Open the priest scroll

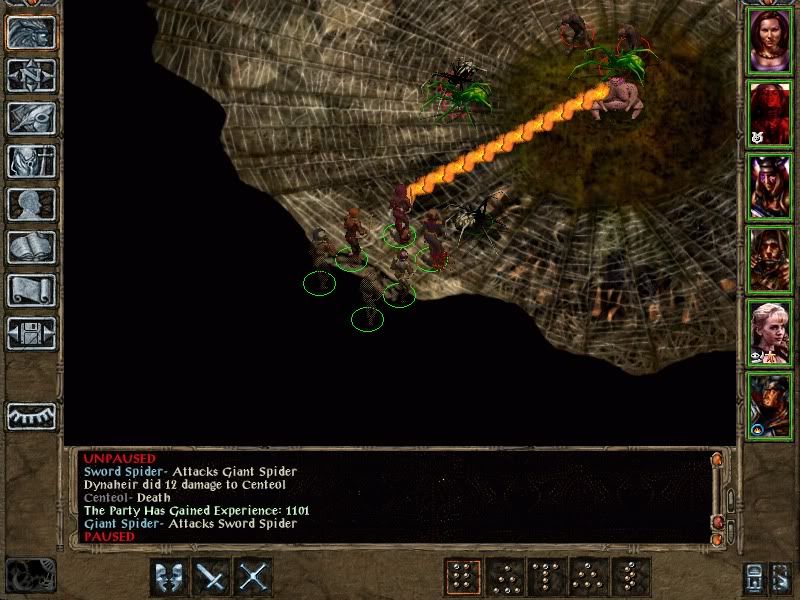tap(31, 290)
